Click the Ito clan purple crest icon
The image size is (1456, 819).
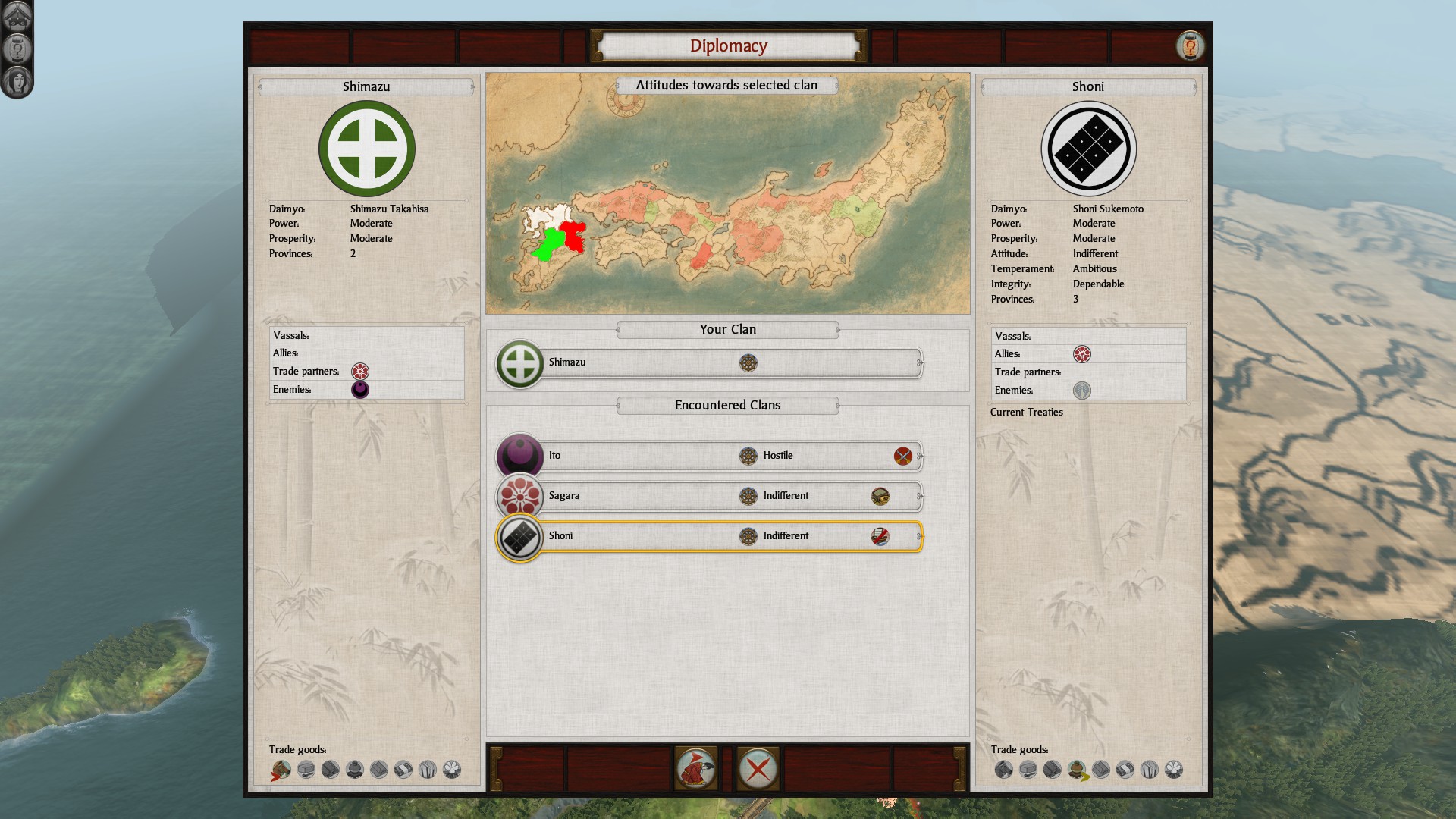(x=519, y=456)
